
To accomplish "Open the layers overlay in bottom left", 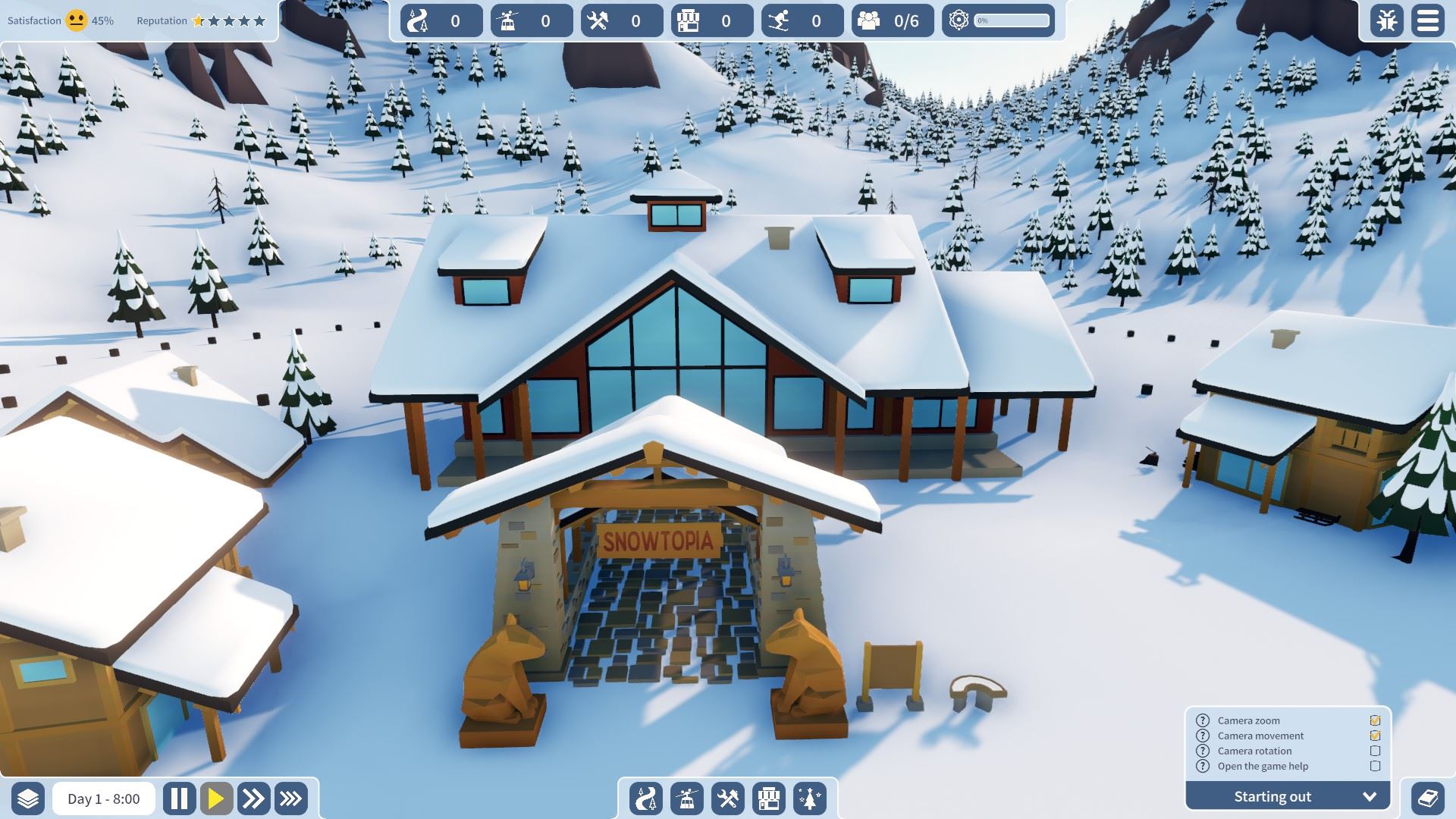I will (29, 798).
